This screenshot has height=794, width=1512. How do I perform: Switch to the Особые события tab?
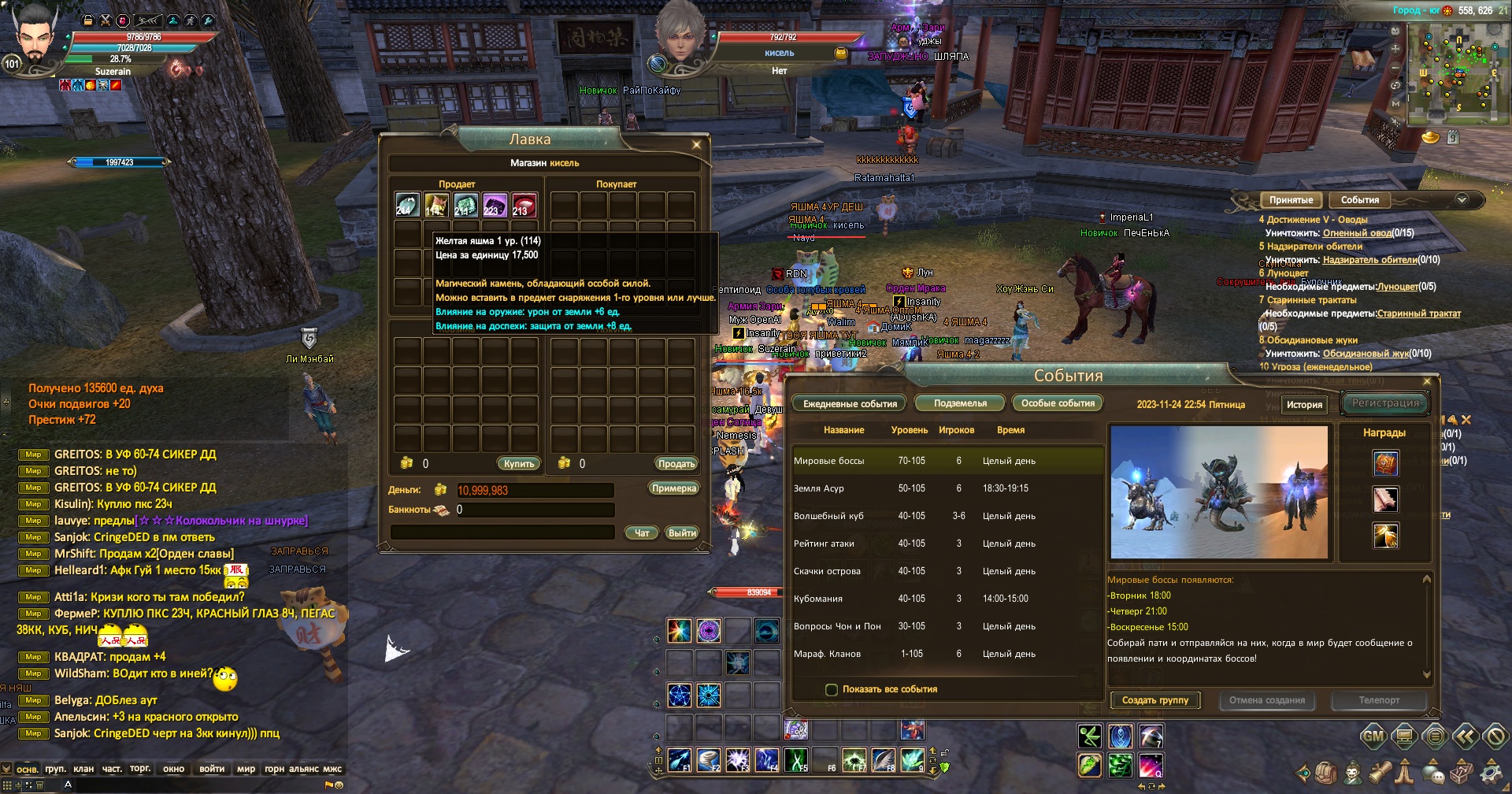(1058, 403)
